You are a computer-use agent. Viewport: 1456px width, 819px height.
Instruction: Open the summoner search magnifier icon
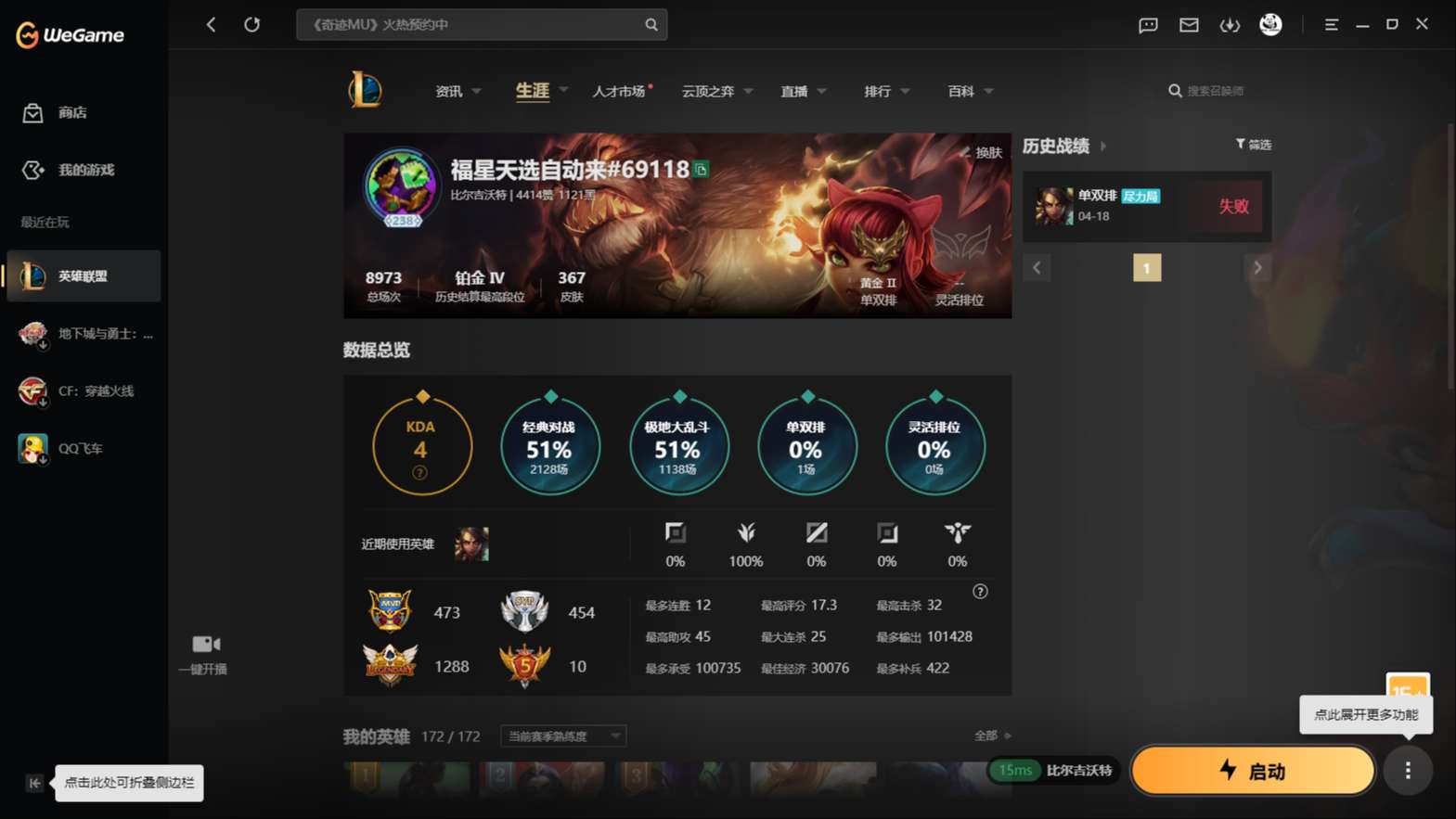pos(1175,90)
